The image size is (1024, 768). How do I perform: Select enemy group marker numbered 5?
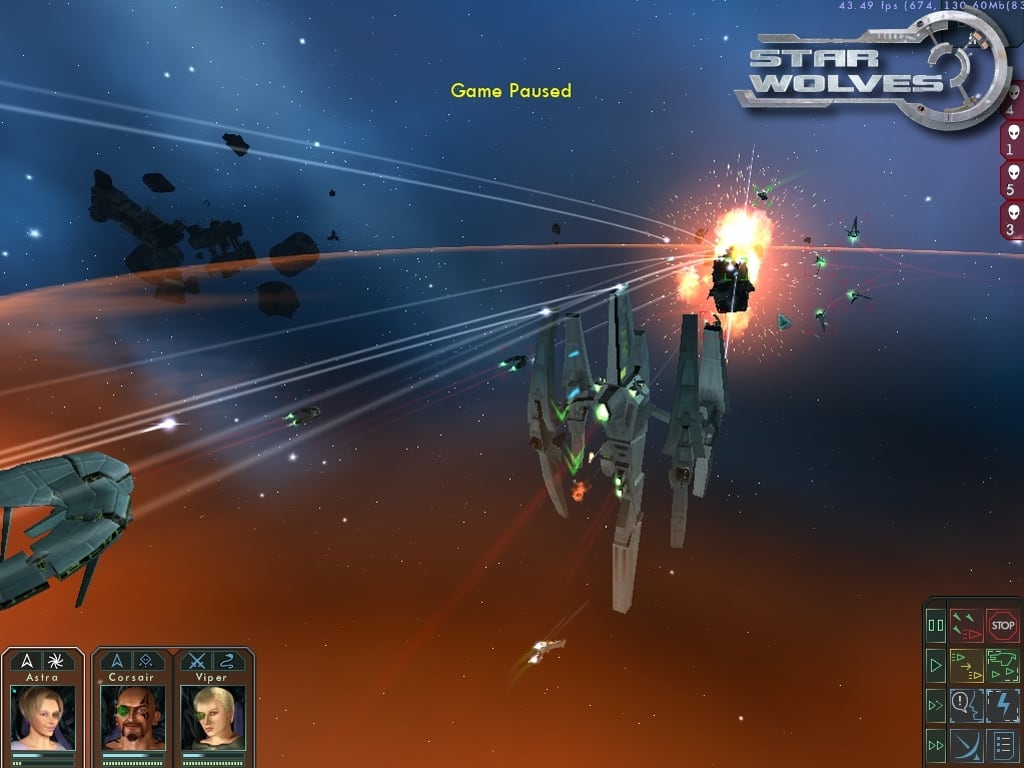[1014, 180]
